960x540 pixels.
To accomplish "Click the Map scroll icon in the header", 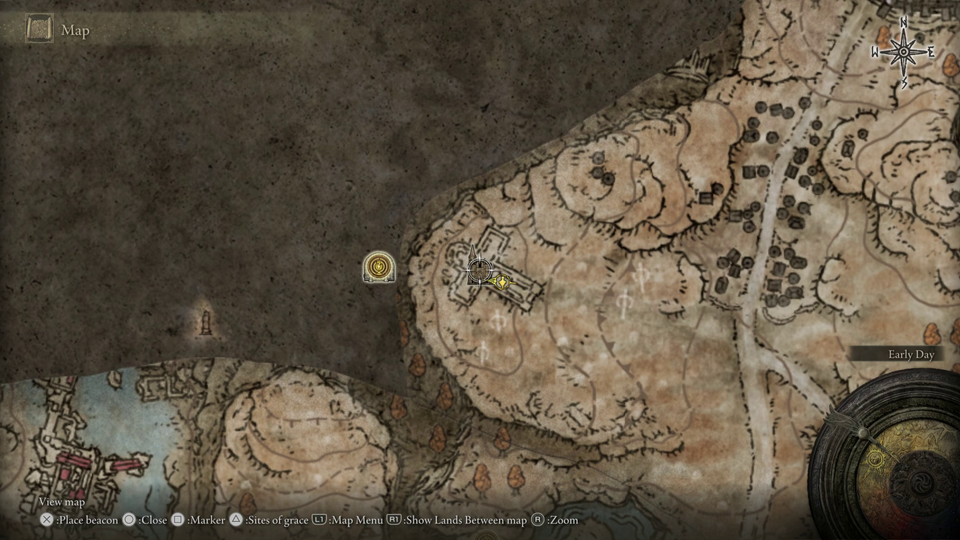I will coord(39,29).
